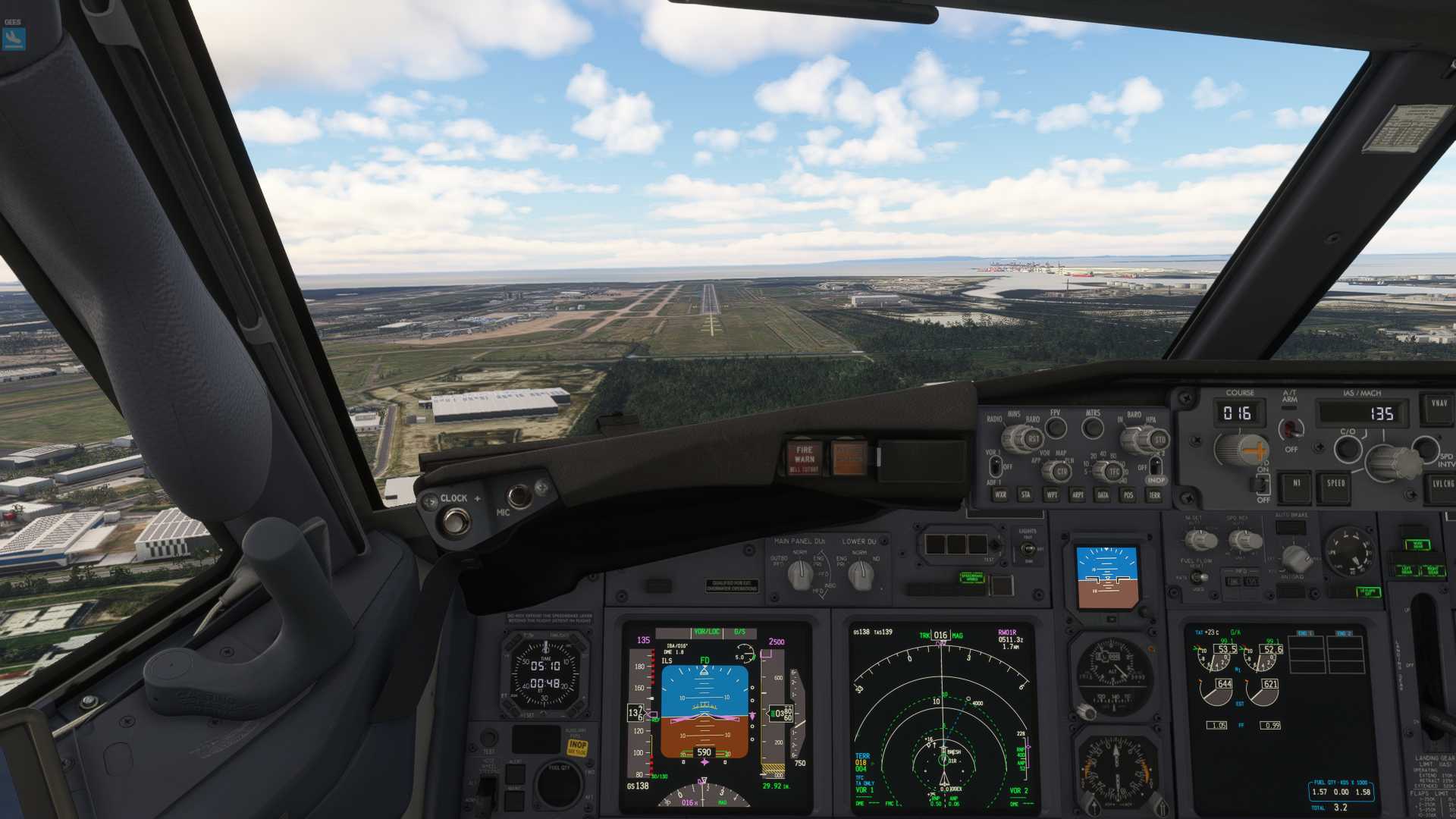
Task: Toggle the WPT map button
Action: pyautogui.click(x=1052, y=495)
